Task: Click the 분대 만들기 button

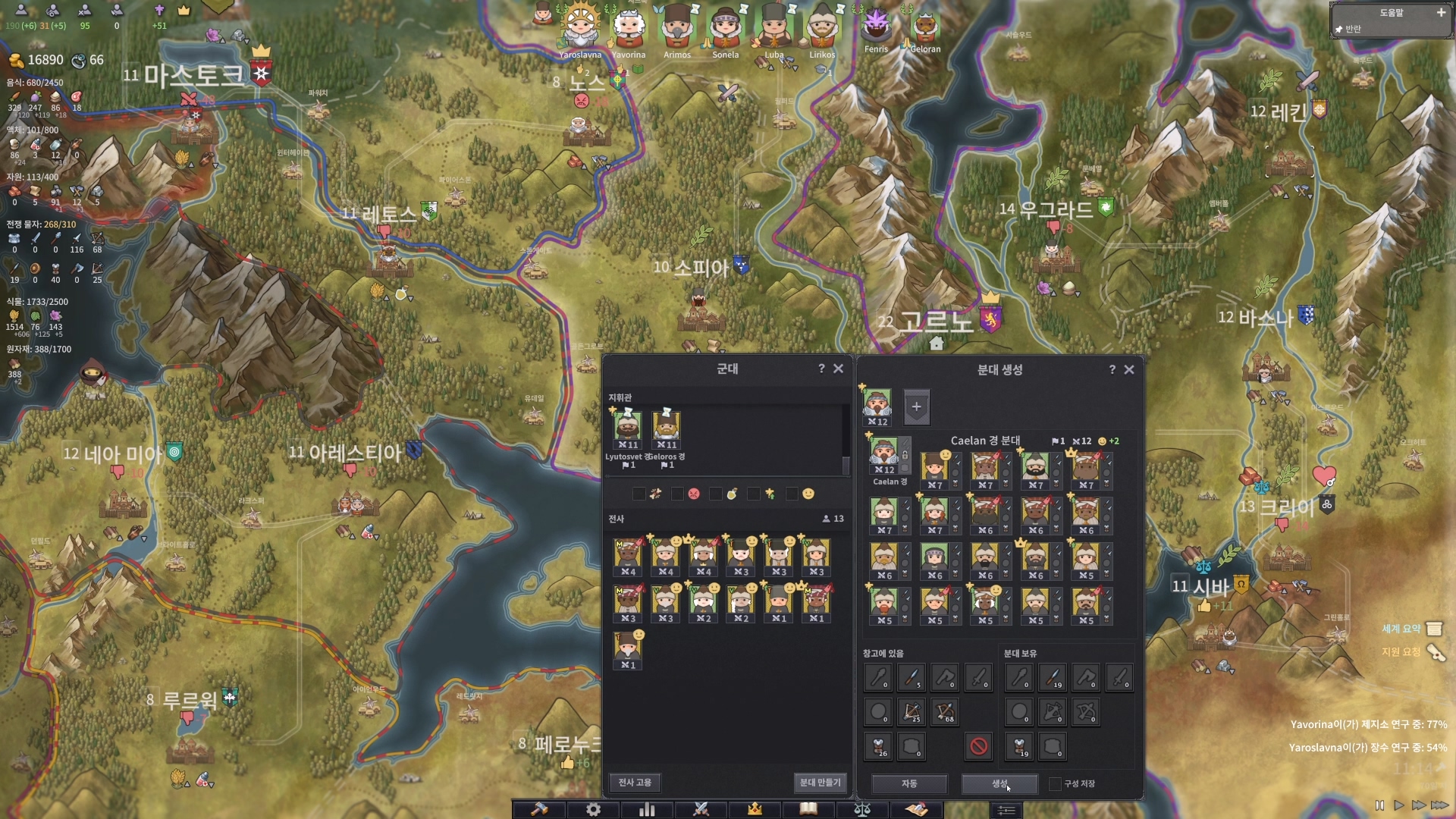Action: tap(820, 783)
